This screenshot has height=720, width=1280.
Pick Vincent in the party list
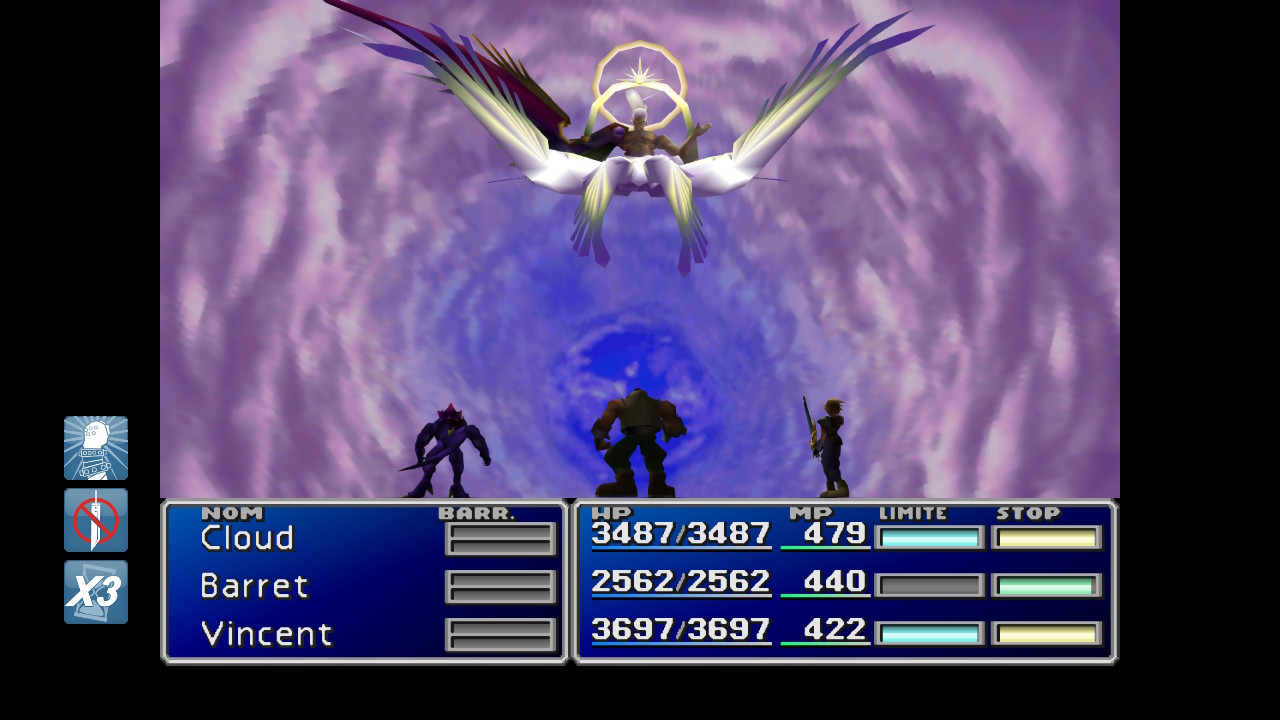point(266,634)
